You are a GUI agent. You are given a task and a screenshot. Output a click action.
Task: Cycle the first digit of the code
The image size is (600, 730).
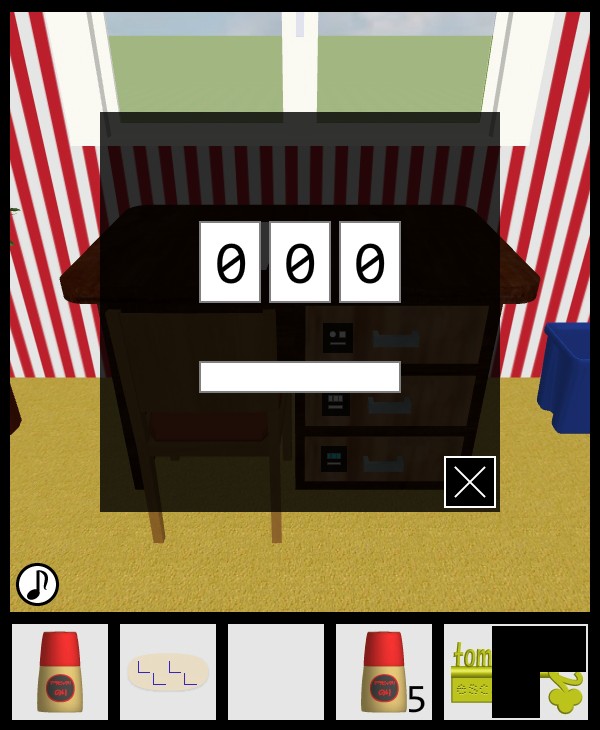[230, 262]
